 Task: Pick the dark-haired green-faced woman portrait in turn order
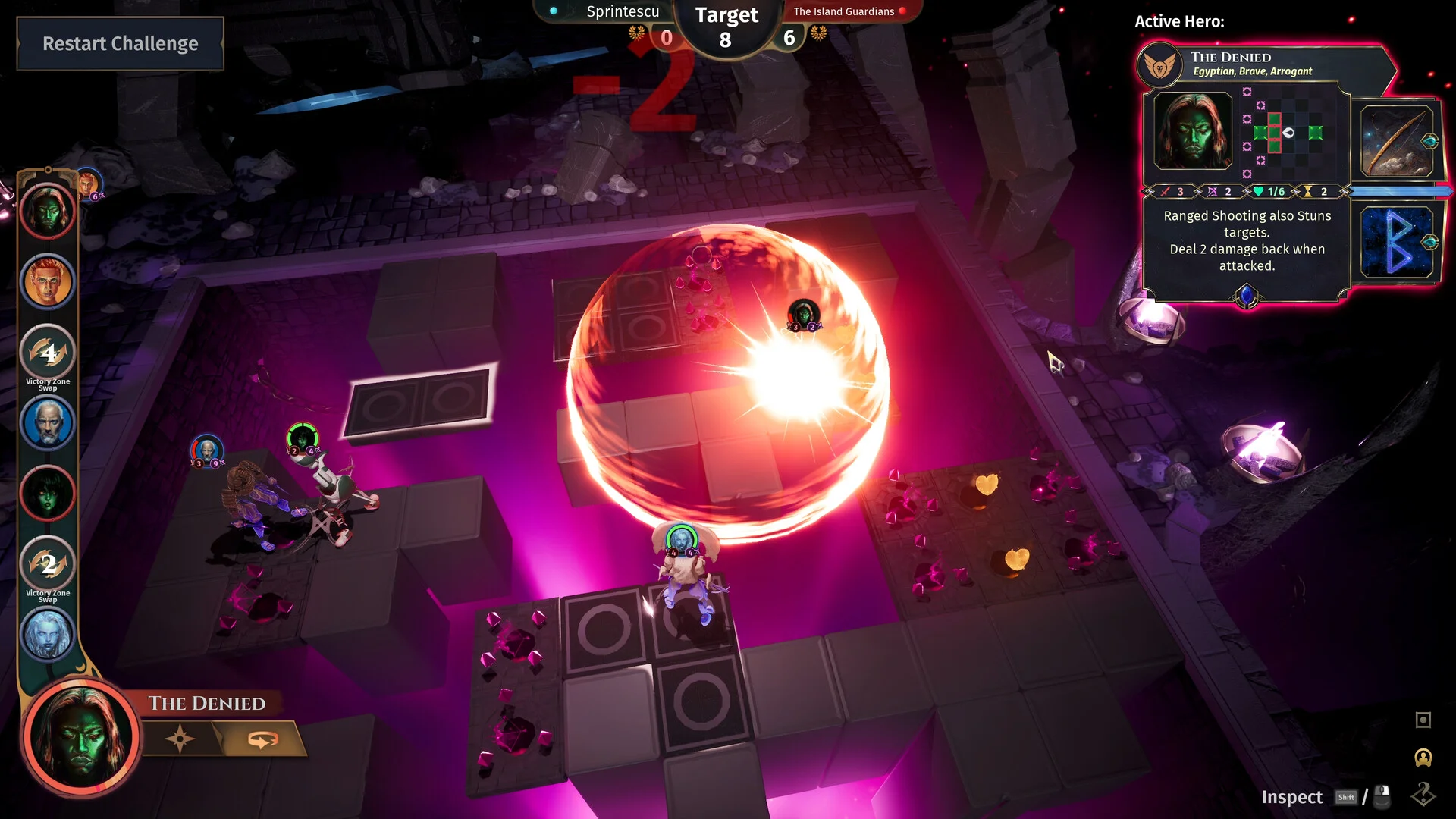pos(48,494)
